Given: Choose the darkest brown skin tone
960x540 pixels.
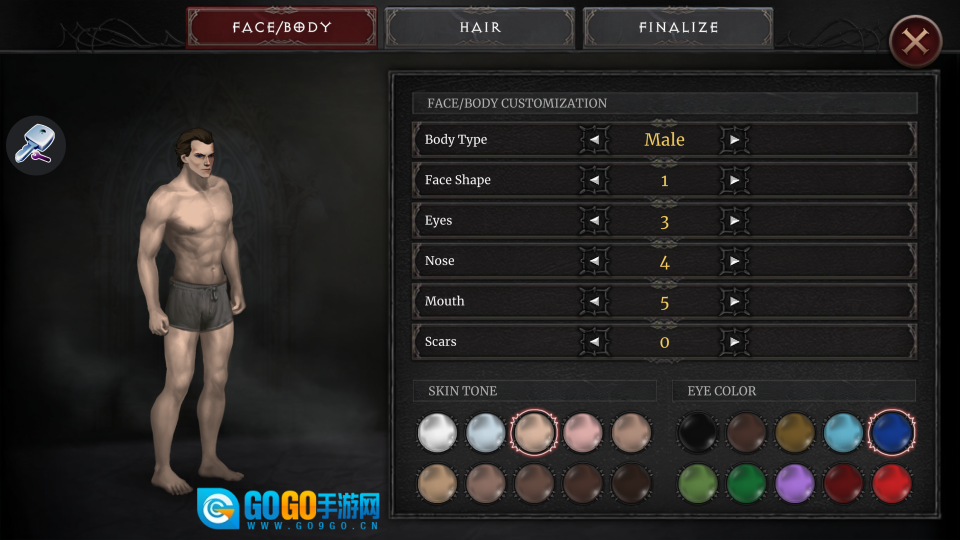Looking at the screenshot, I should point(631,484).
